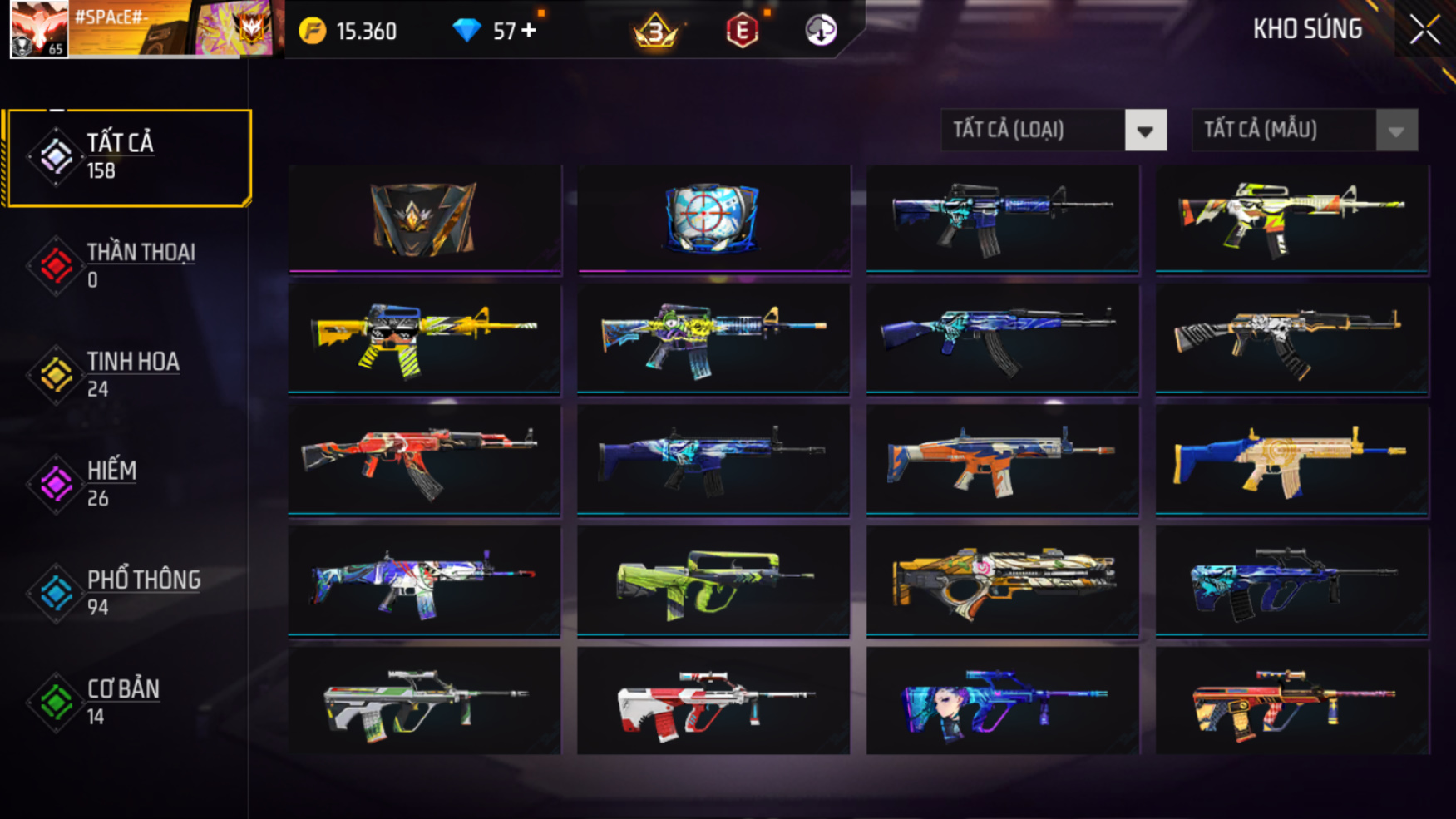Add diamonds with the plus button
Viewport: 1456px width, 819px height.
pyautogui.click(x=529, y=32)
